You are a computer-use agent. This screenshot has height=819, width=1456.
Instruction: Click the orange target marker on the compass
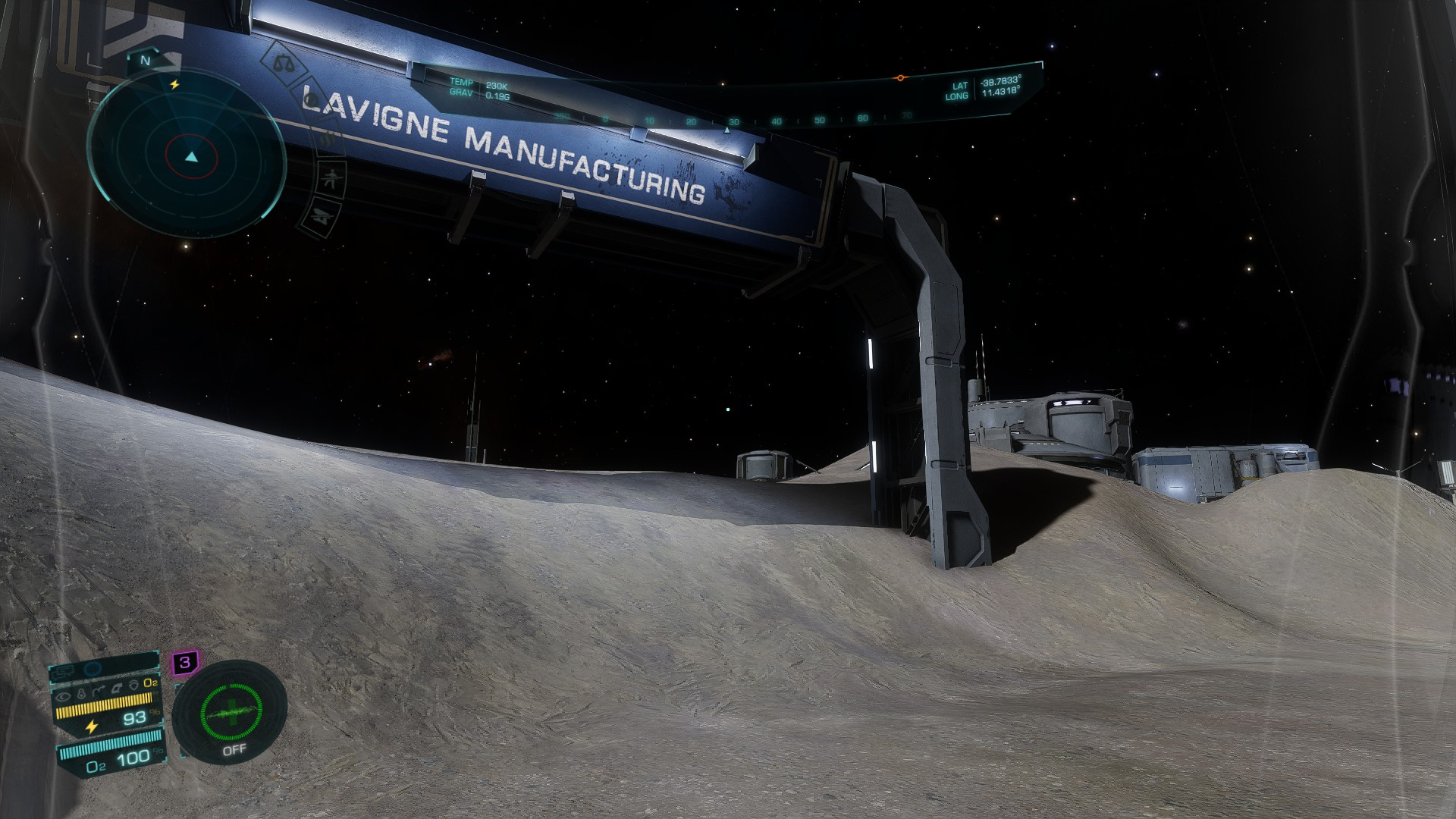pyautogui.click(x=900, y=78)
